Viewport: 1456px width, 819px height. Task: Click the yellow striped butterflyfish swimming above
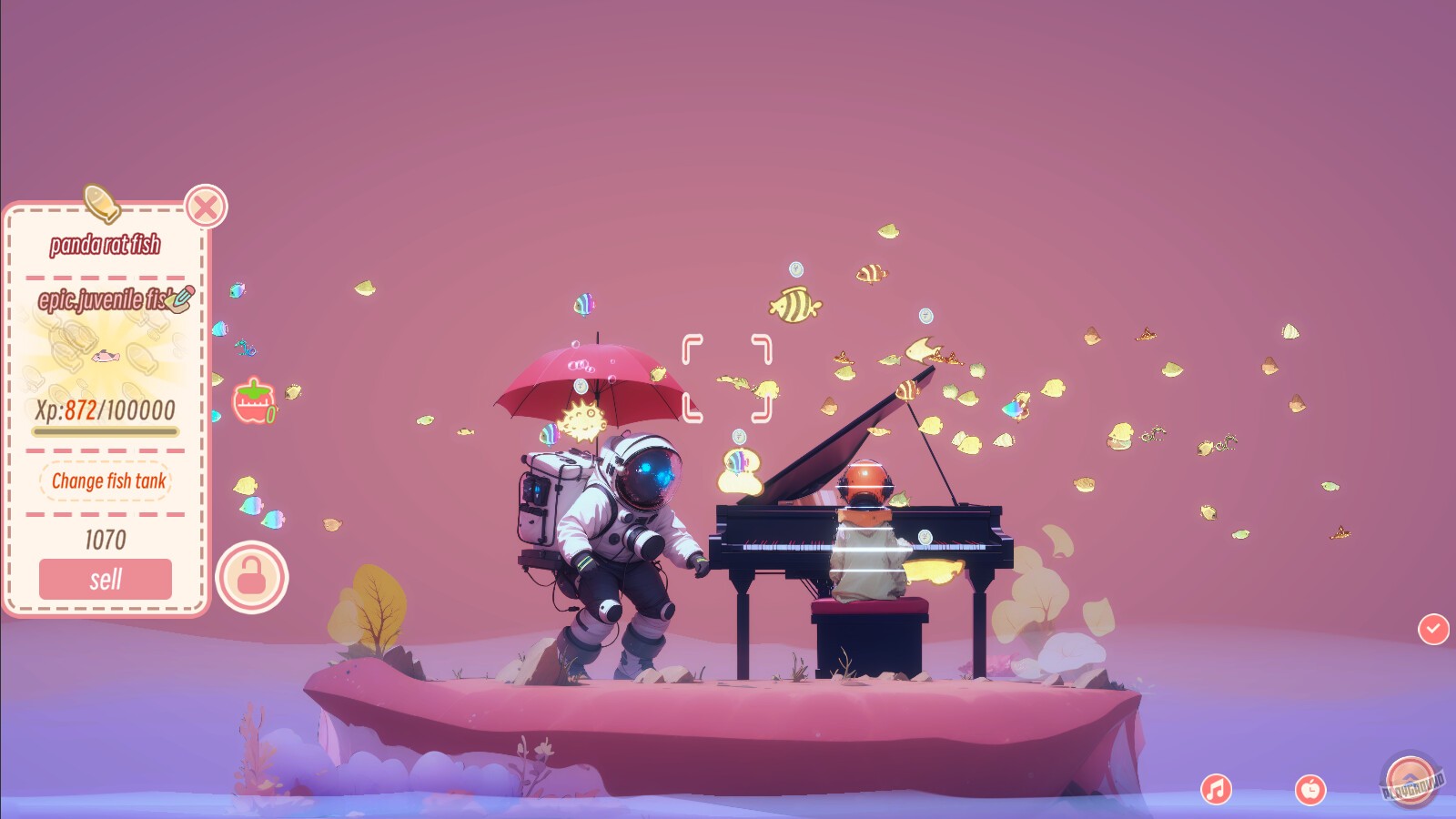point(796,304)
